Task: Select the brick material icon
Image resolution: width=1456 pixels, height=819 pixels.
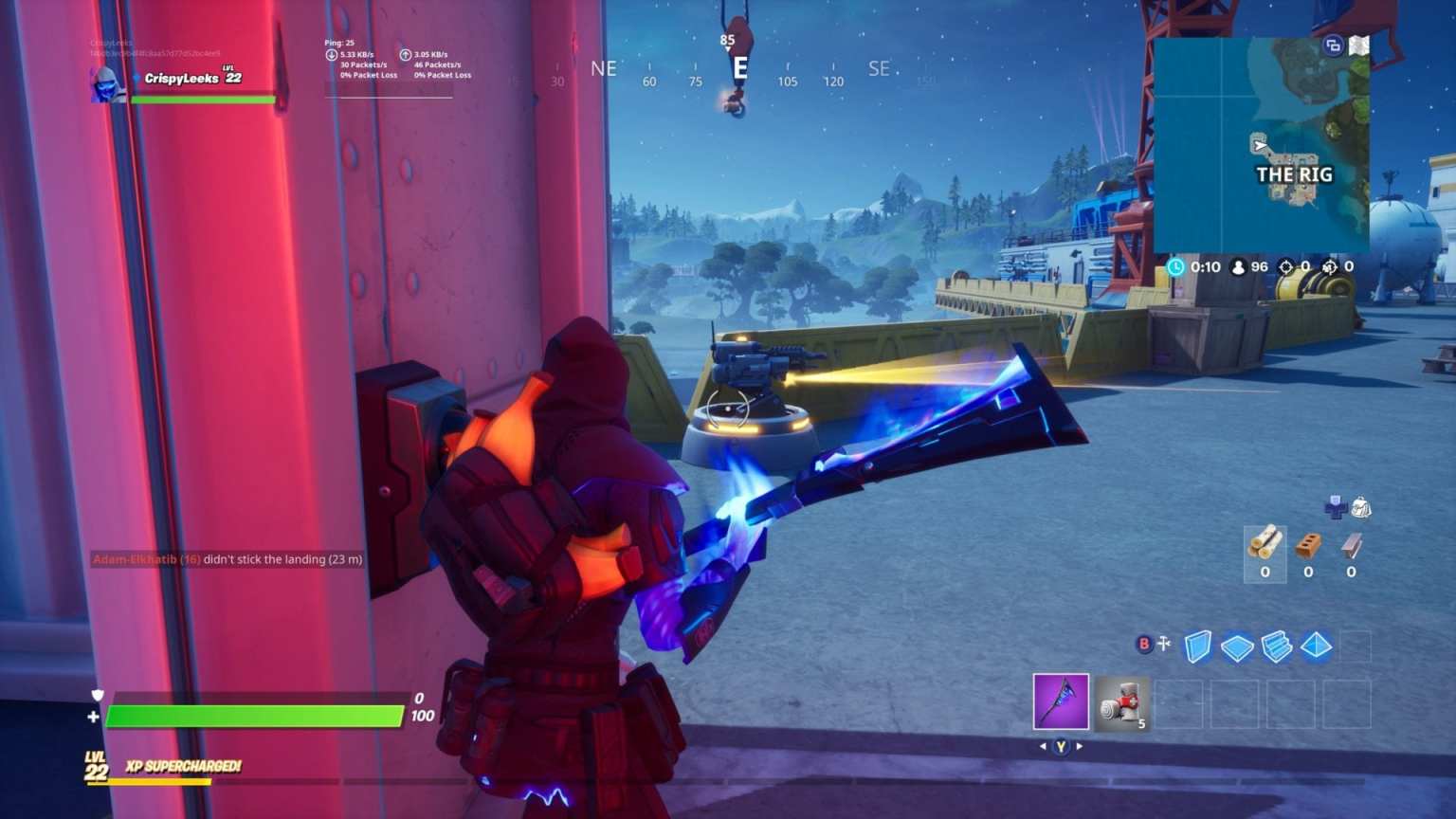Action: point(1308,545)
